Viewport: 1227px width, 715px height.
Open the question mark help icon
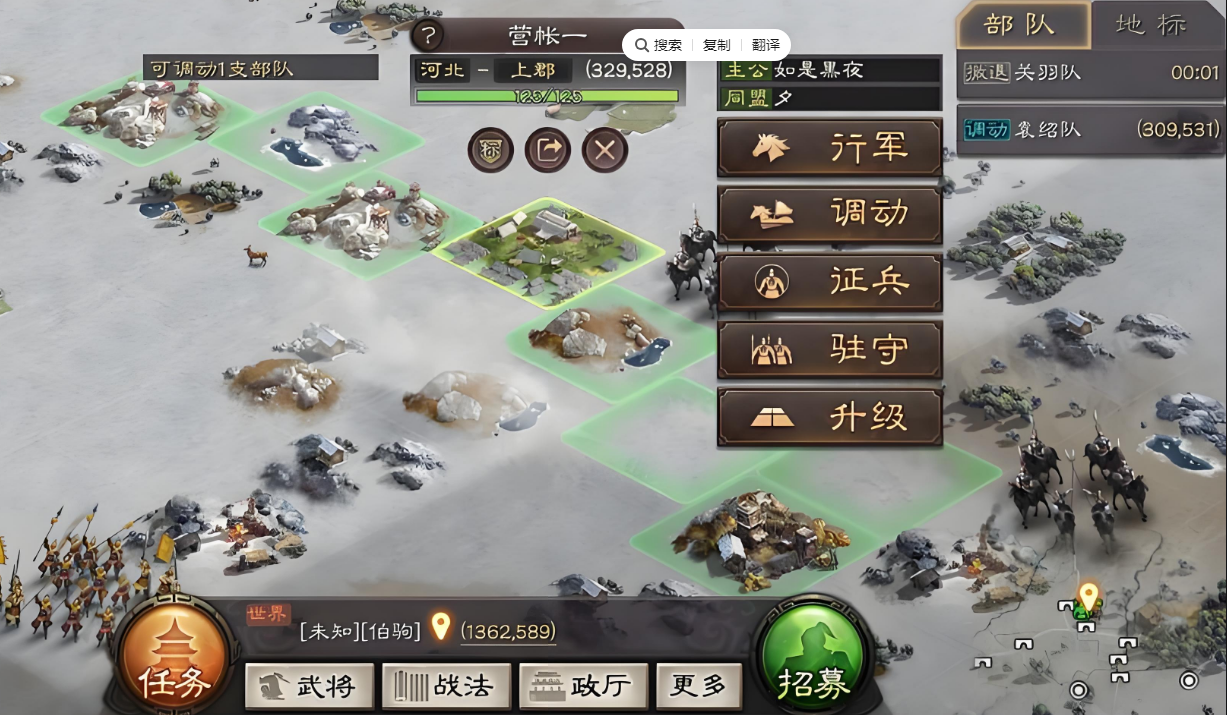[x=427, y=37]
